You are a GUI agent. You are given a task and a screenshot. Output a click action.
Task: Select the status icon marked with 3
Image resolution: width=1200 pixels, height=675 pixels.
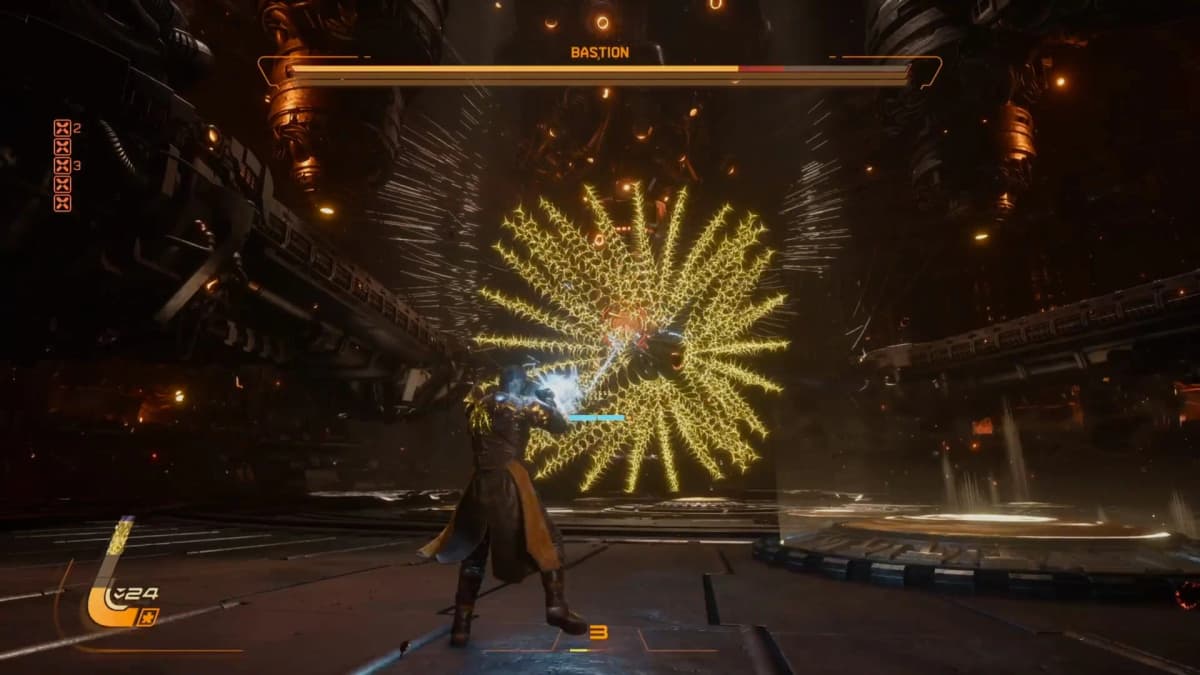click(62, 166)
